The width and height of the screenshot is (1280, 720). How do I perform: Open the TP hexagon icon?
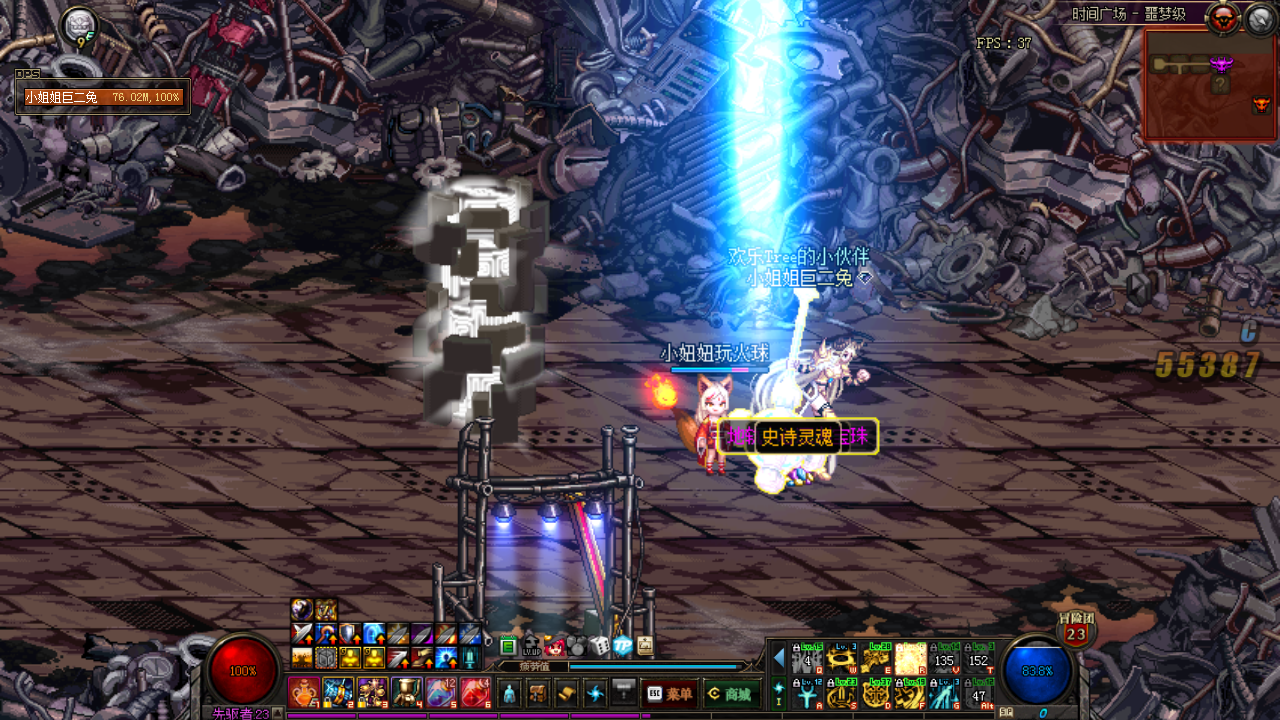[x=622, y=646]
